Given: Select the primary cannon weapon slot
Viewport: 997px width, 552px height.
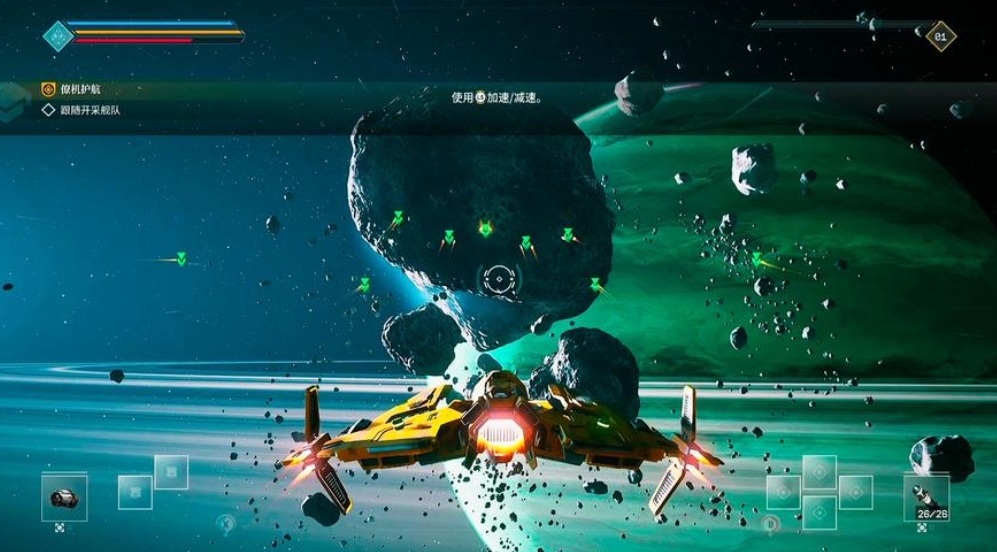Looking at the screenshot, I should (64, 496).
